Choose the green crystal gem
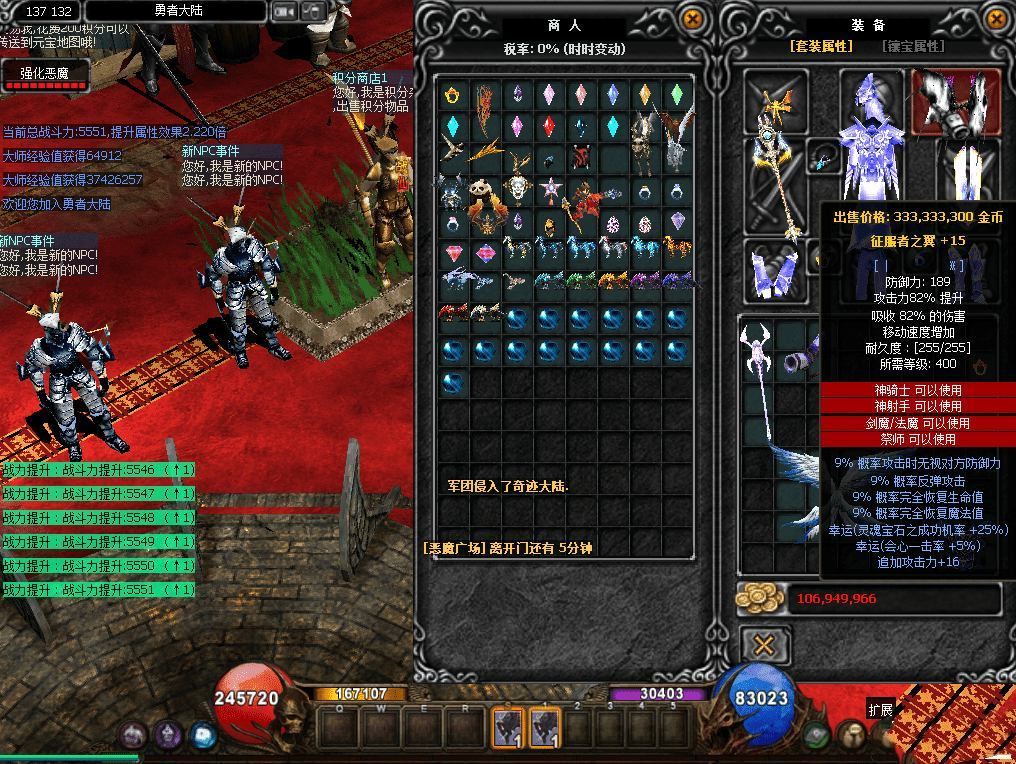The width and height of the screenshot is (1016, 764). tap(677, 95)
